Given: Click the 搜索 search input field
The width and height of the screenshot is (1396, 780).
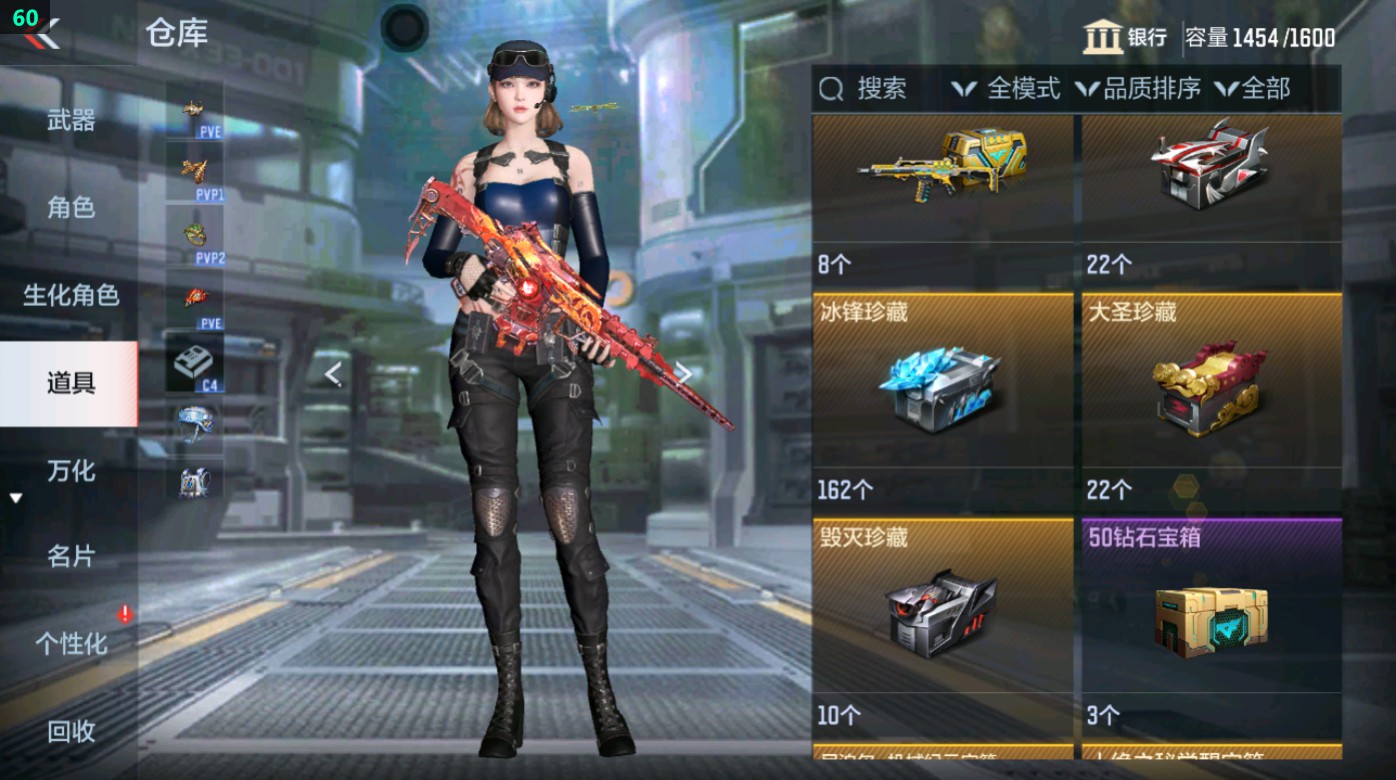Looking at the screenshot, I should (x=884, y=89).
